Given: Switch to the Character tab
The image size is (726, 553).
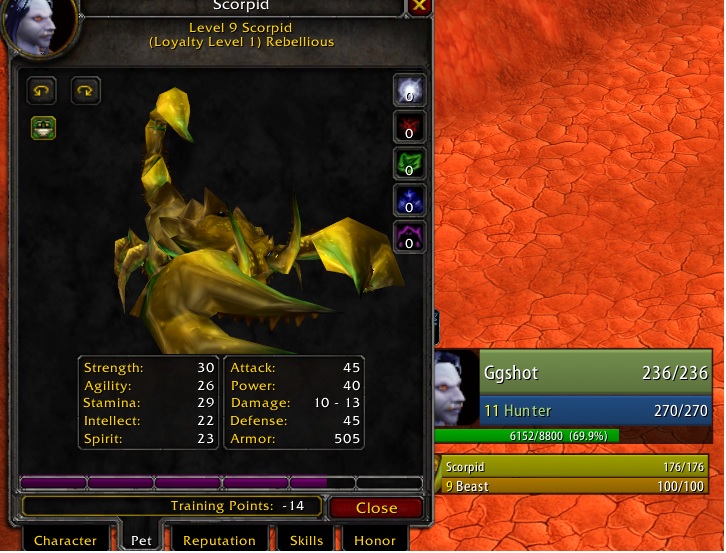Looking at the screenshot, I should tap(65, 540).
